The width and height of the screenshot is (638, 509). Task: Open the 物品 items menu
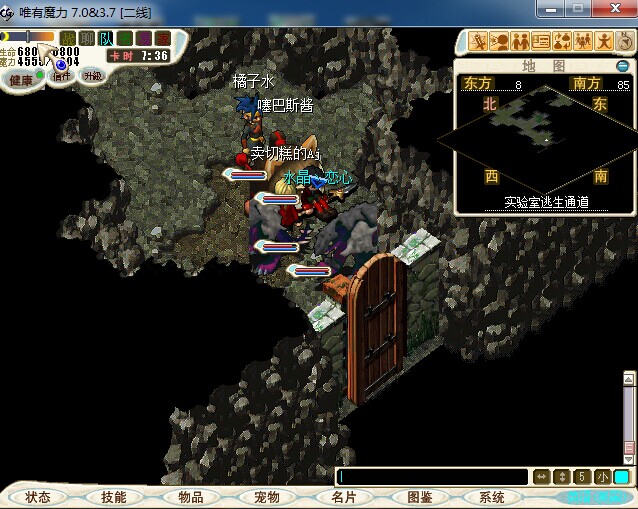point(190,497)
